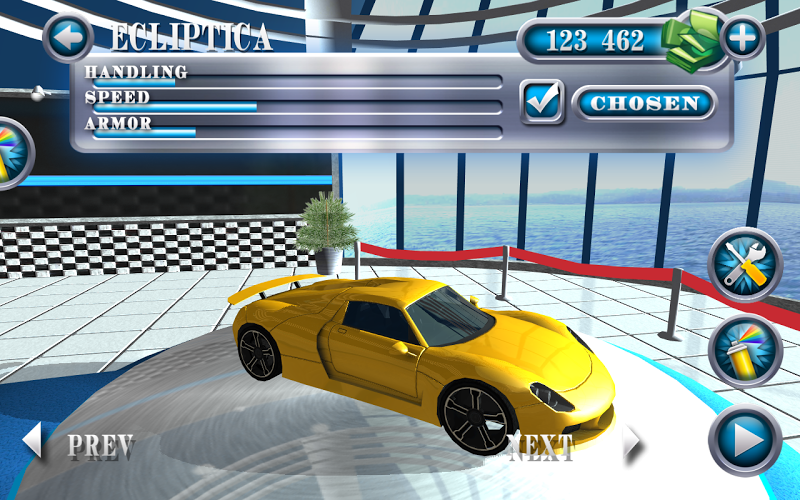Click the CHOSEN button
This screenshot has width=800, height=500.
click(644, 103)
